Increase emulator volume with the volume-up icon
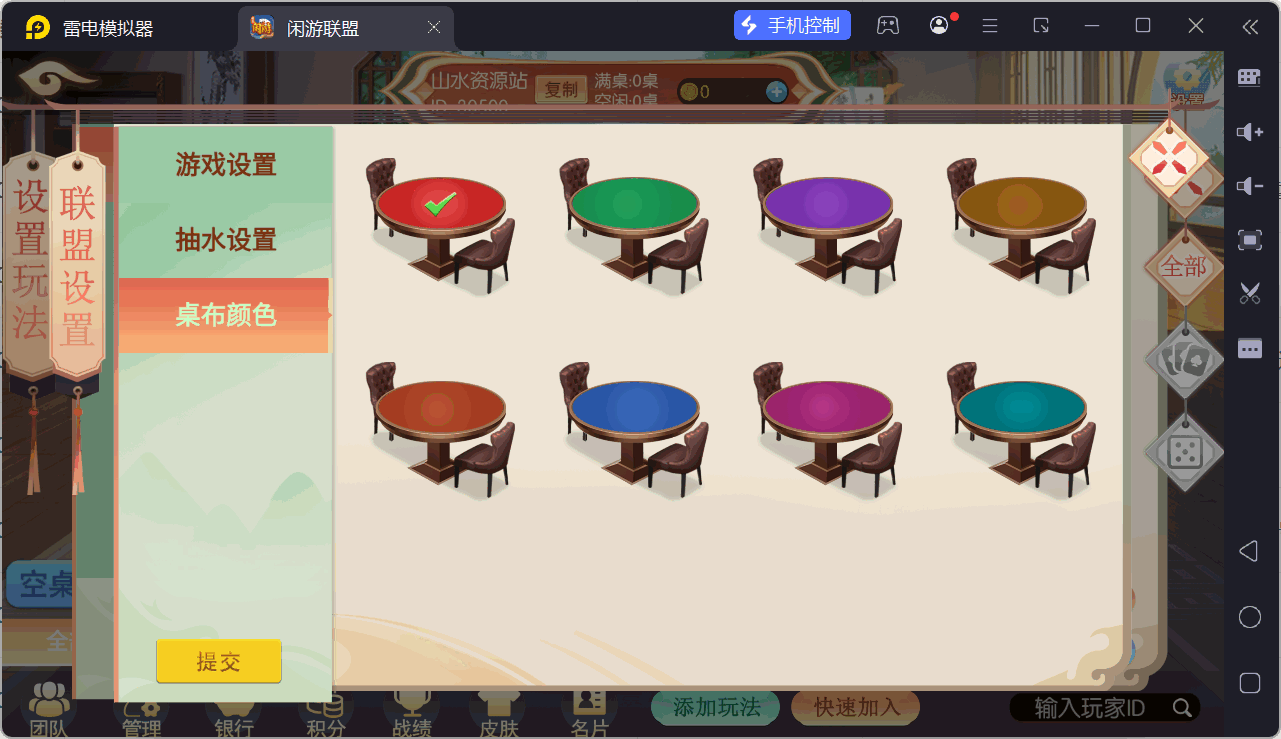 pyautogui.click(x=1248, y=132)
